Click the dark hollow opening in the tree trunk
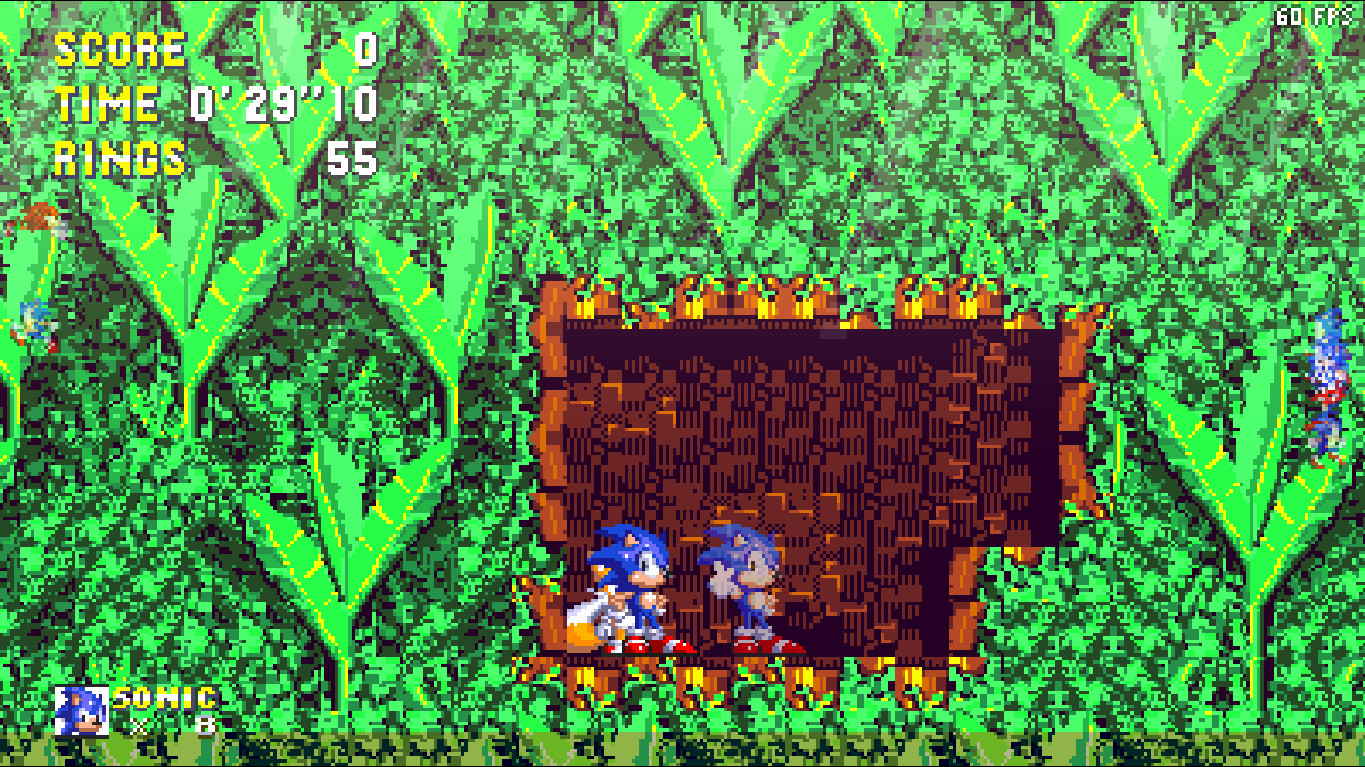Viewport: 1365px width, 767px height. (820, 420)
